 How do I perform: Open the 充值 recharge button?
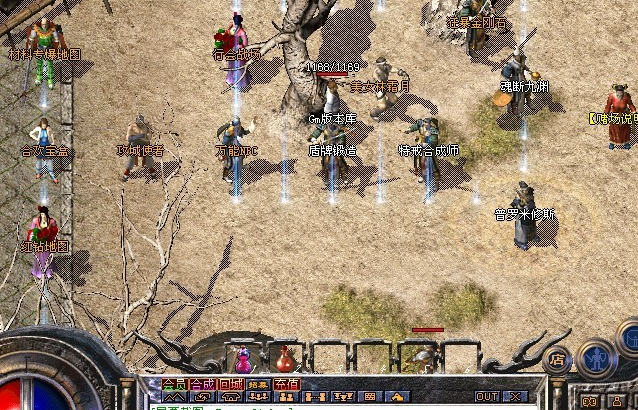point(287,384)
